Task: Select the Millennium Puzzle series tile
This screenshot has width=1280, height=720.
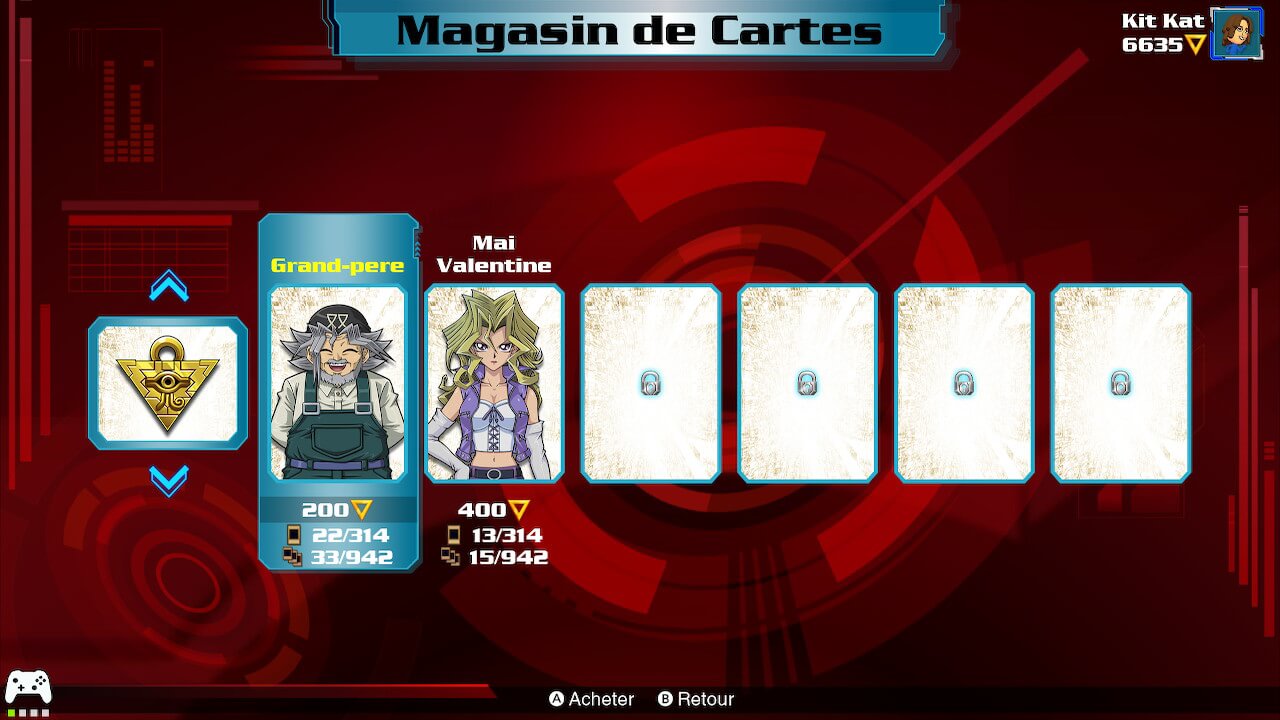Action: point(168,383)
